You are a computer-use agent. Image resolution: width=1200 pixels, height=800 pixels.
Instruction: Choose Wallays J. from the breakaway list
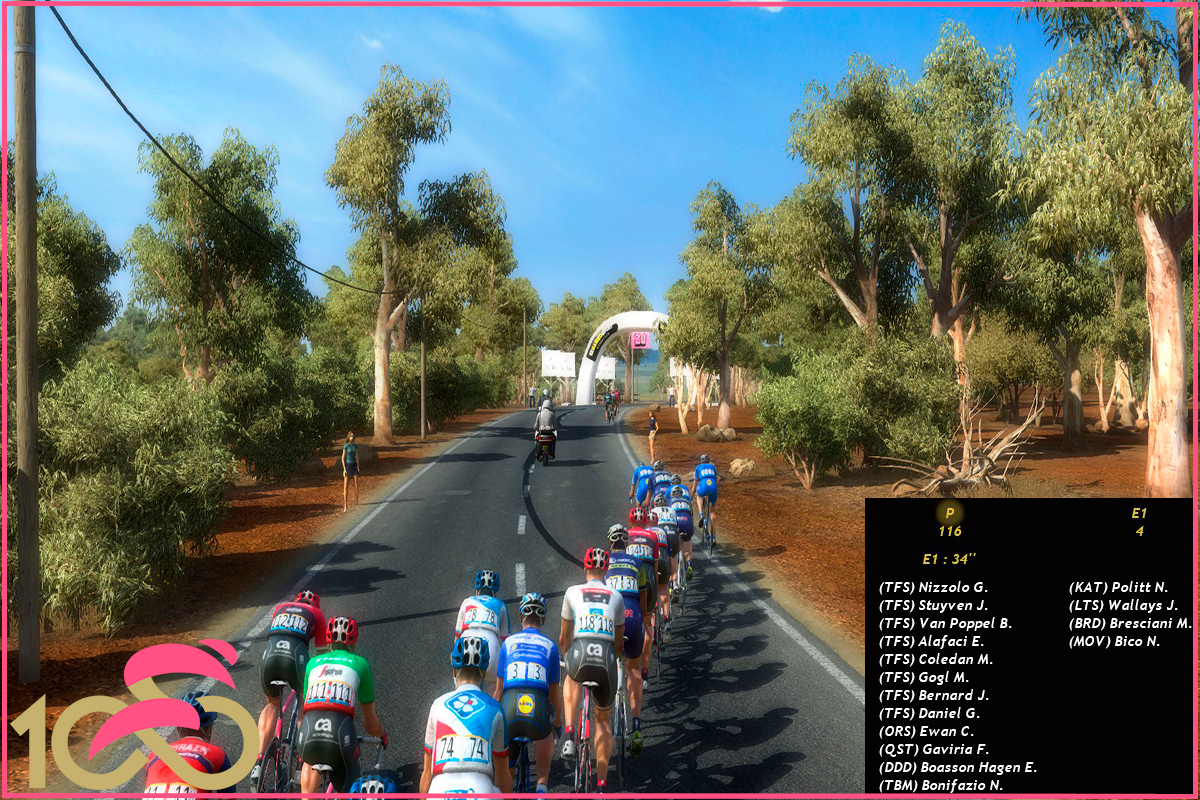(x=1123, y=606)
